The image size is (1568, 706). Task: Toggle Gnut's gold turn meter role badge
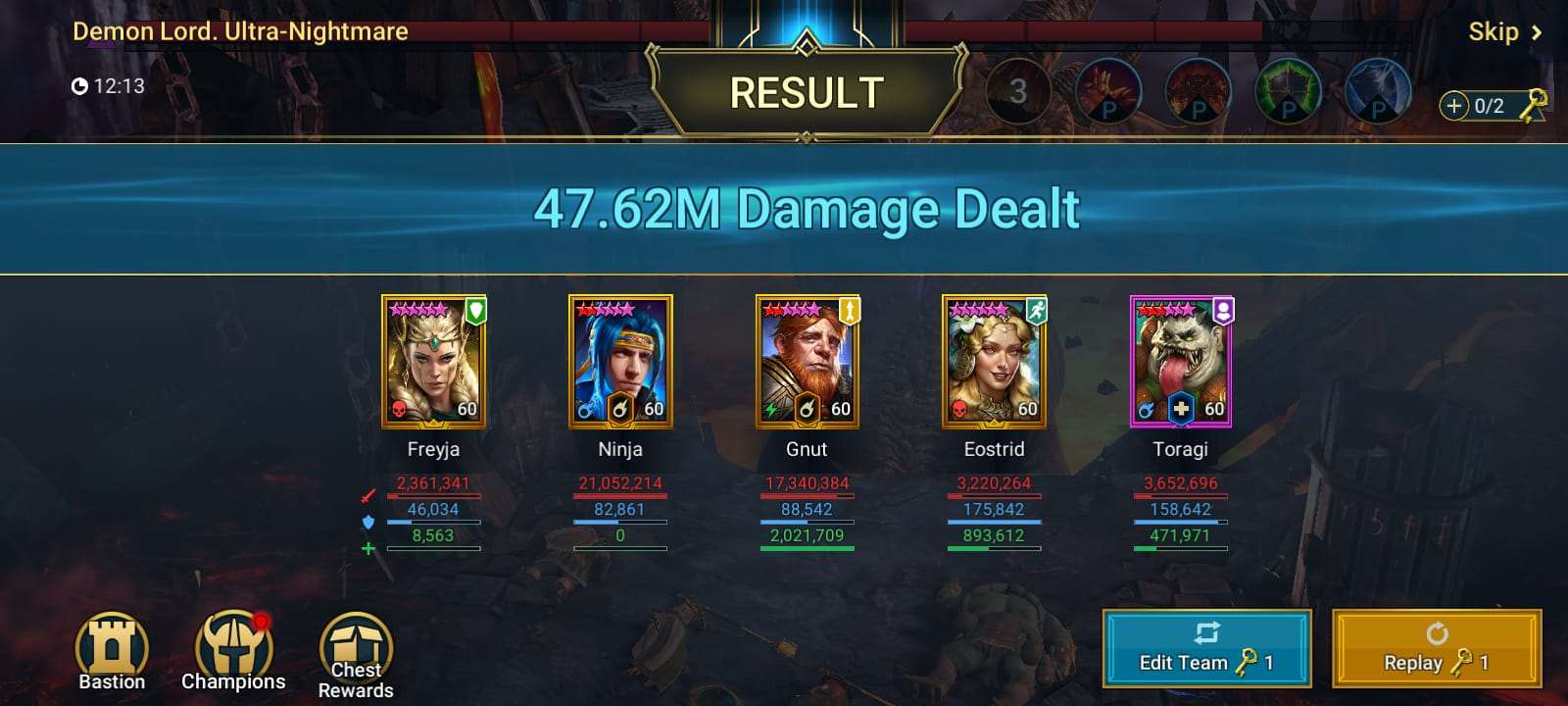(x=849, y=310)
